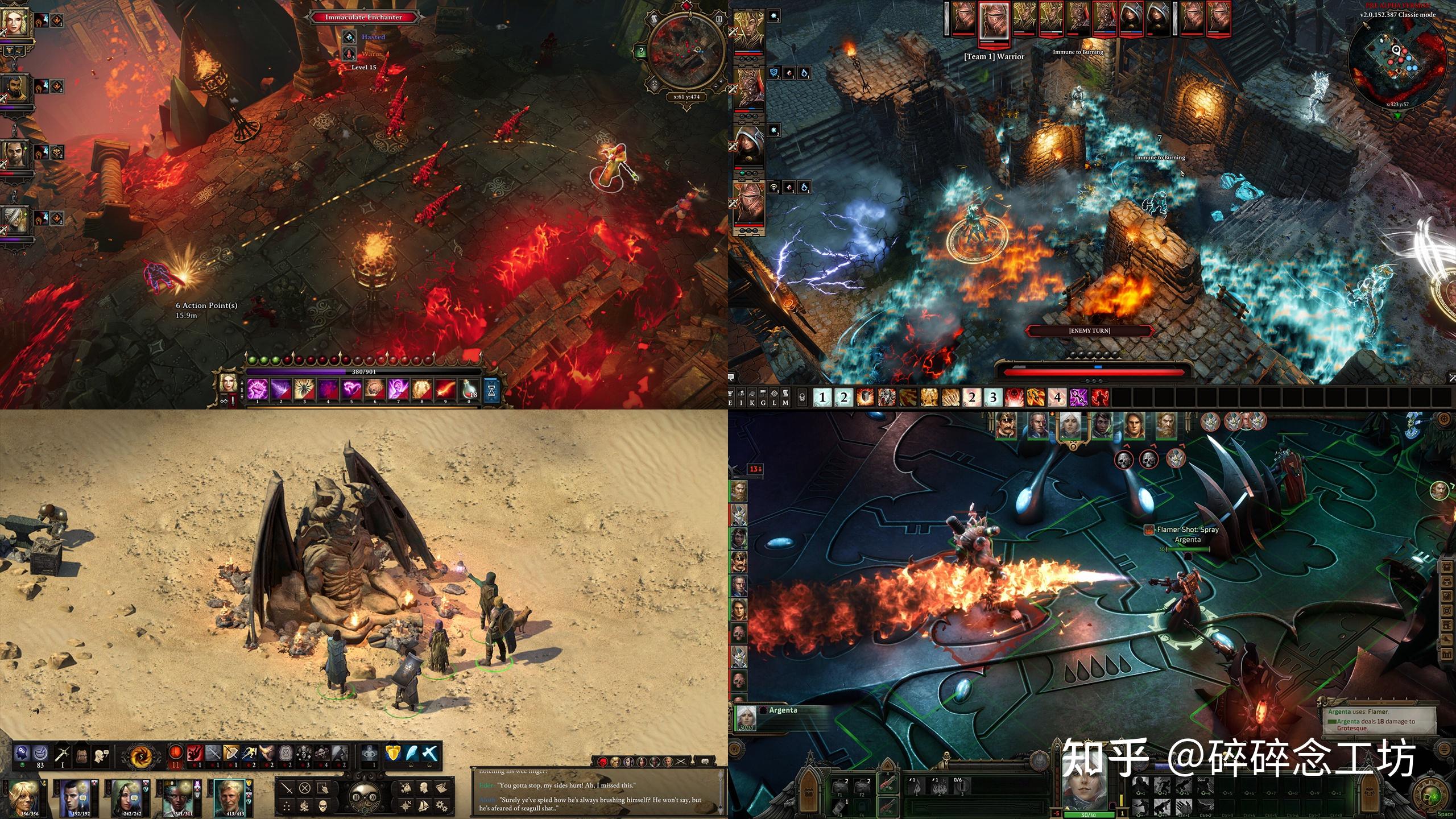Image resolution: width=1456 pixels, height=819 pixels.
Task: Click the minimap expand arrow
Action: 1398,115
